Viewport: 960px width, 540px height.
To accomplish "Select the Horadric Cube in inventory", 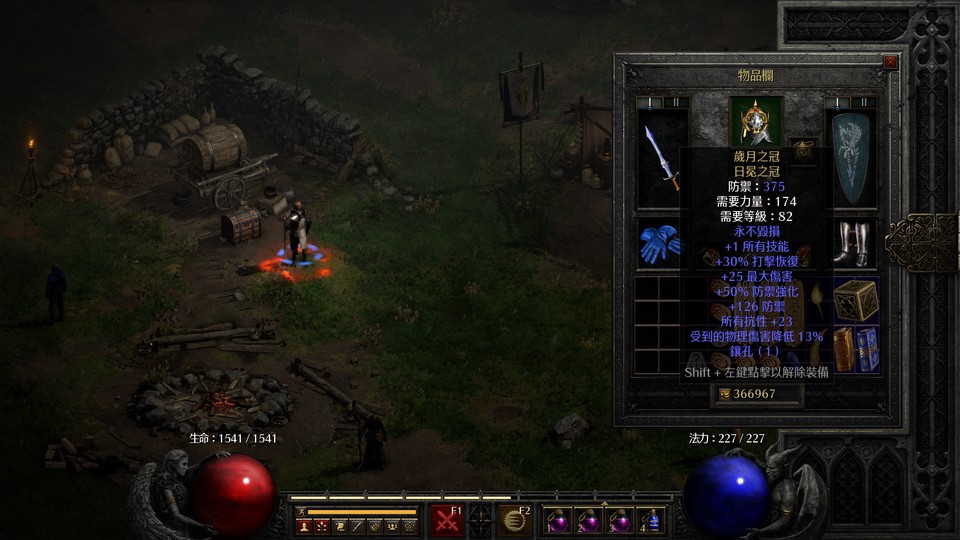I will coord(855,299).
